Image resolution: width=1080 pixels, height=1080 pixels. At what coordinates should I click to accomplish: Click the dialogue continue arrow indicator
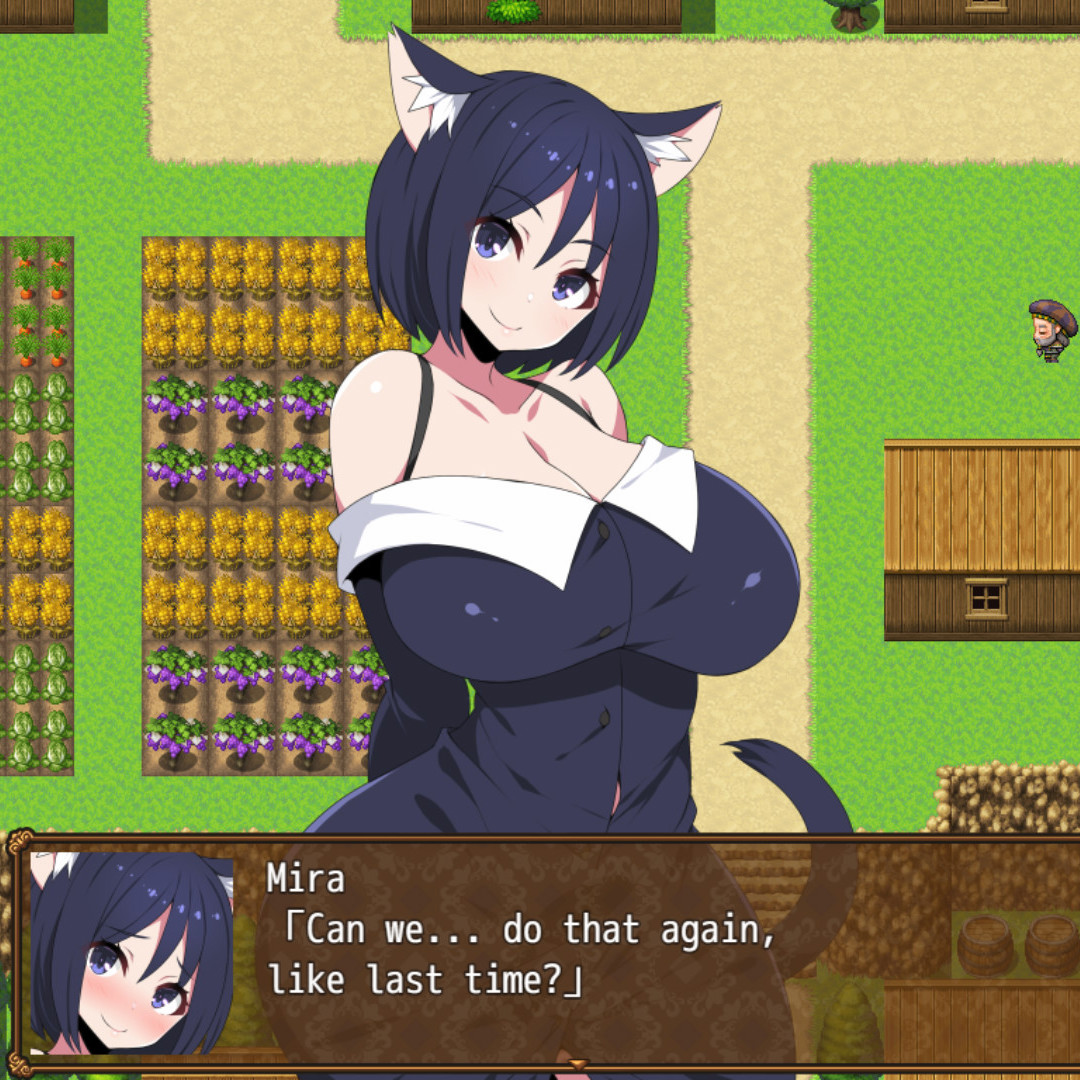(x=578, y=1064)
